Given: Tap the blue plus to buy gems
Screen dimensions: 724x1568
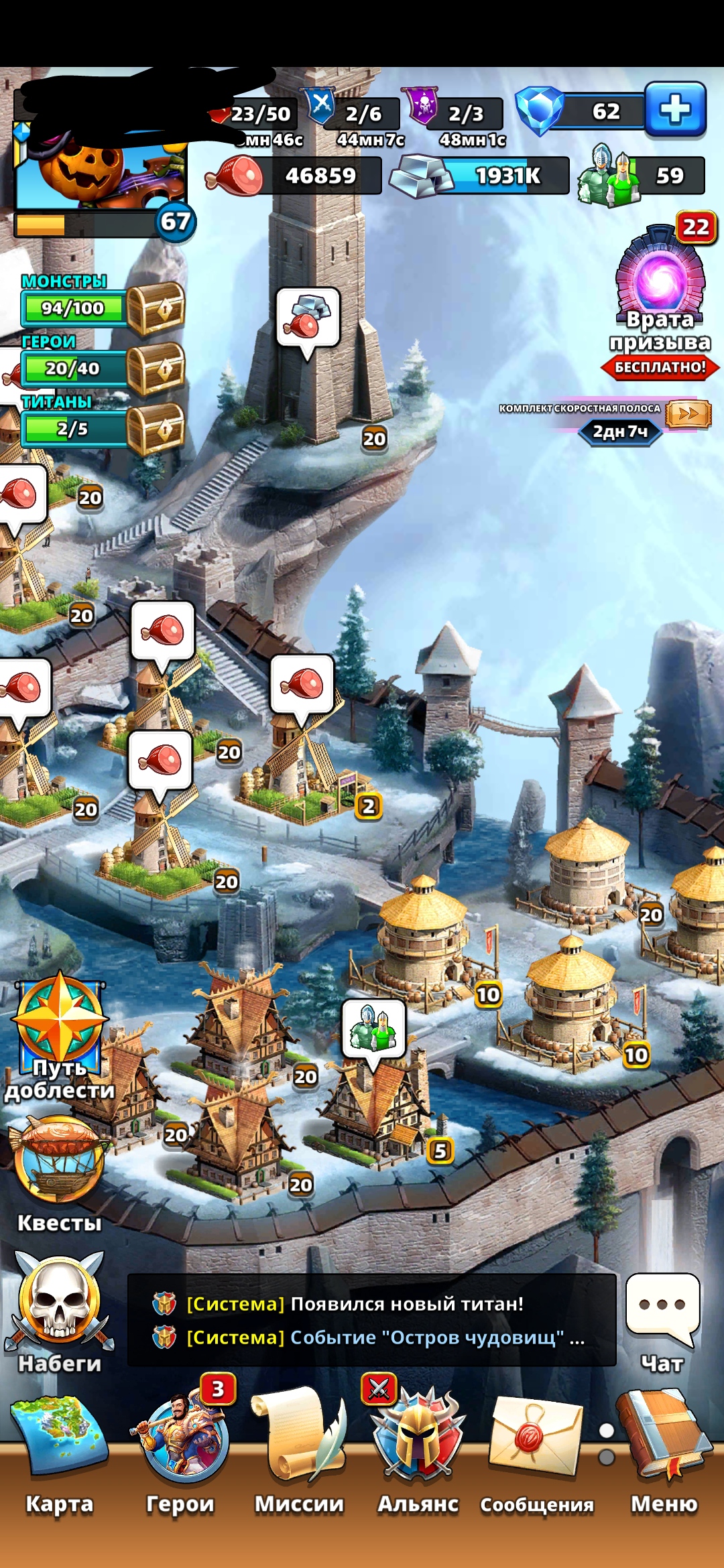Looking at the screenshot, I should tap(675, 110).
